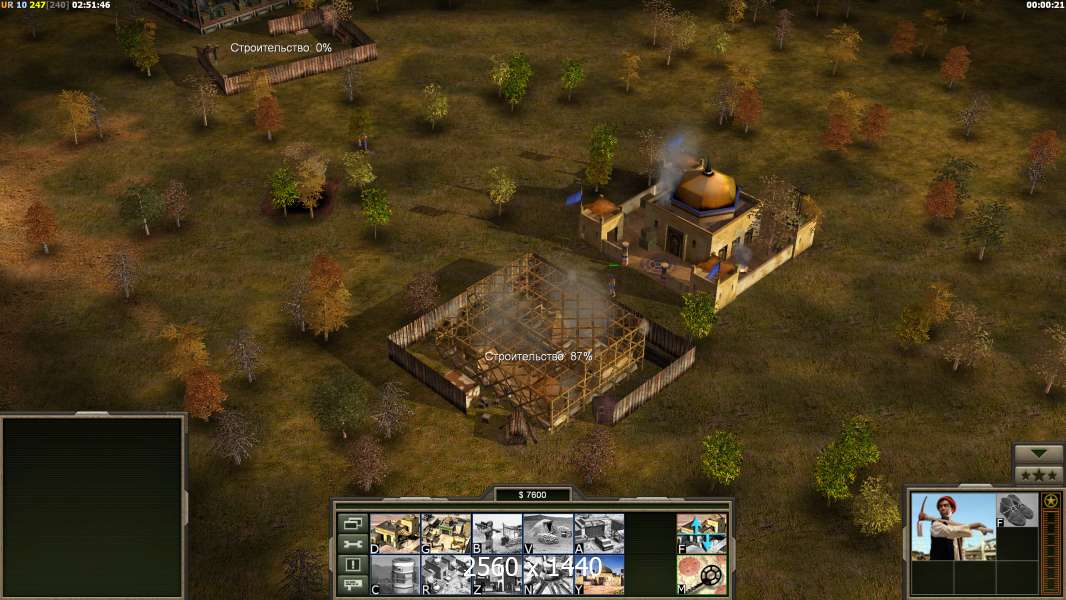This screenshot has width=1066, height=600.
Task: Click the blue arrows building icon
Action: [702, 533]
